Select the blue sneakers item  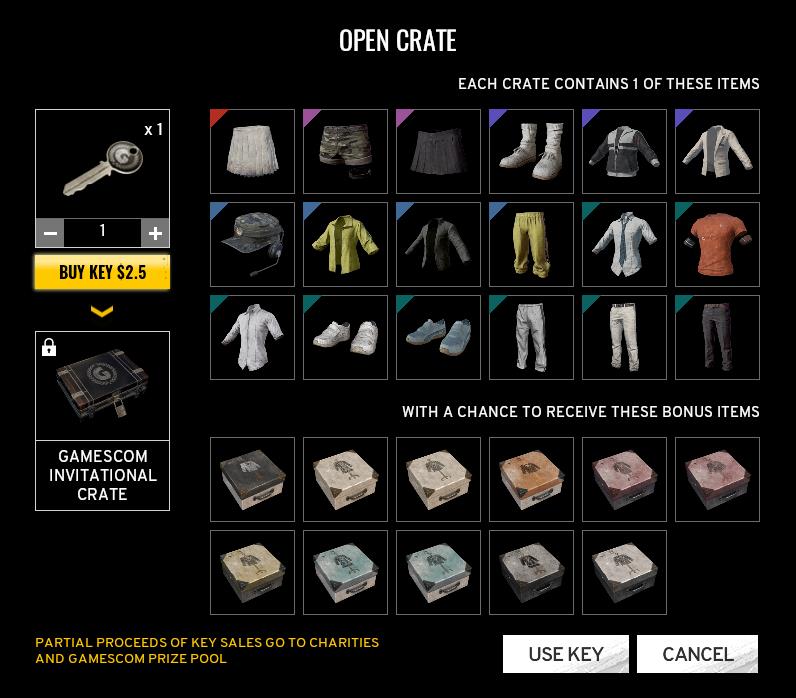point(438,337)
